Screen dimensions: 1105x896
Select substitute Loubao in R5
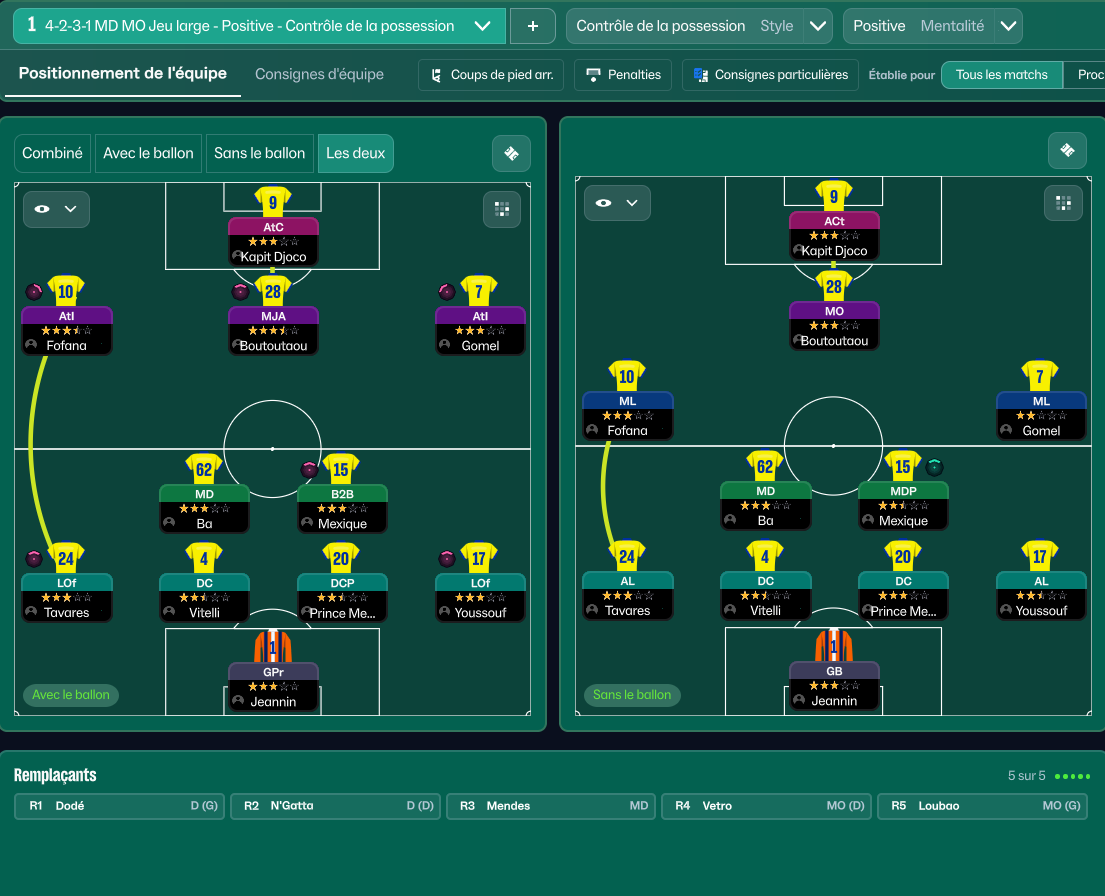(981, 806)
